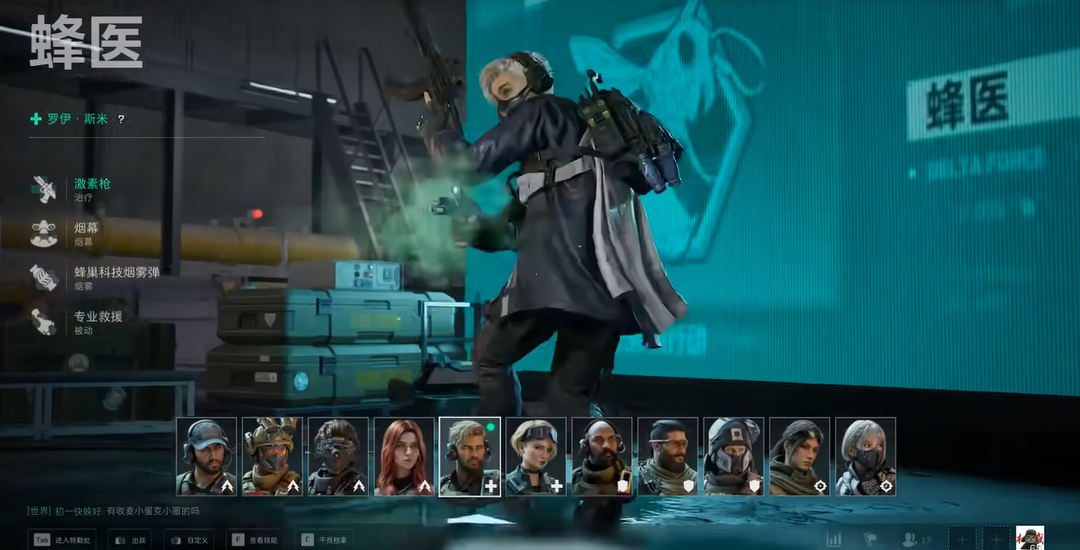Choose the dark-haired woman operator portrait
1080x550 pixels.
(800, 456)
